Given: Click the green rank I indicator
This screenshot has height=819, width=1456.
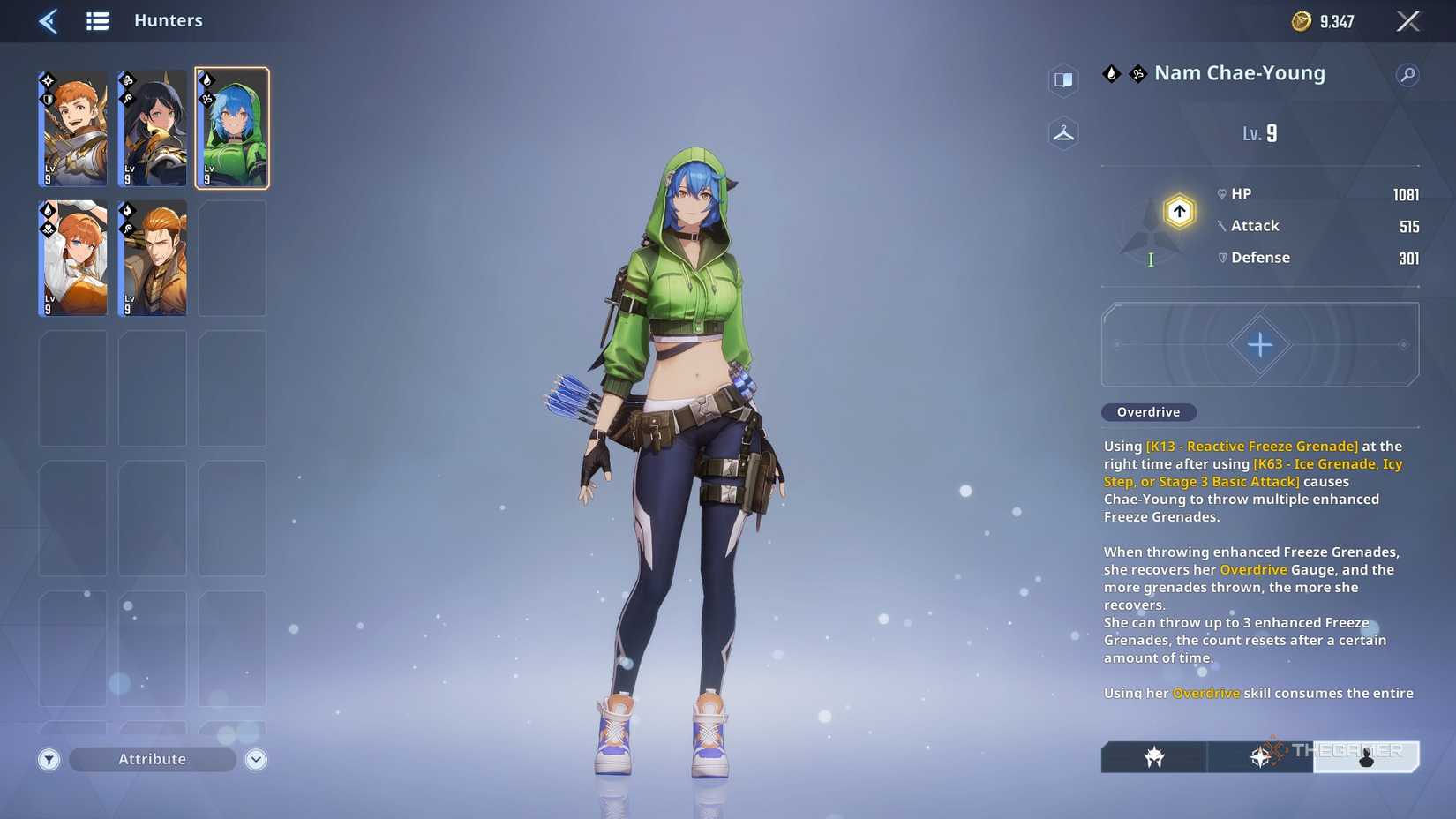Looking at the screenshot, I should [x=1150, y=260].
